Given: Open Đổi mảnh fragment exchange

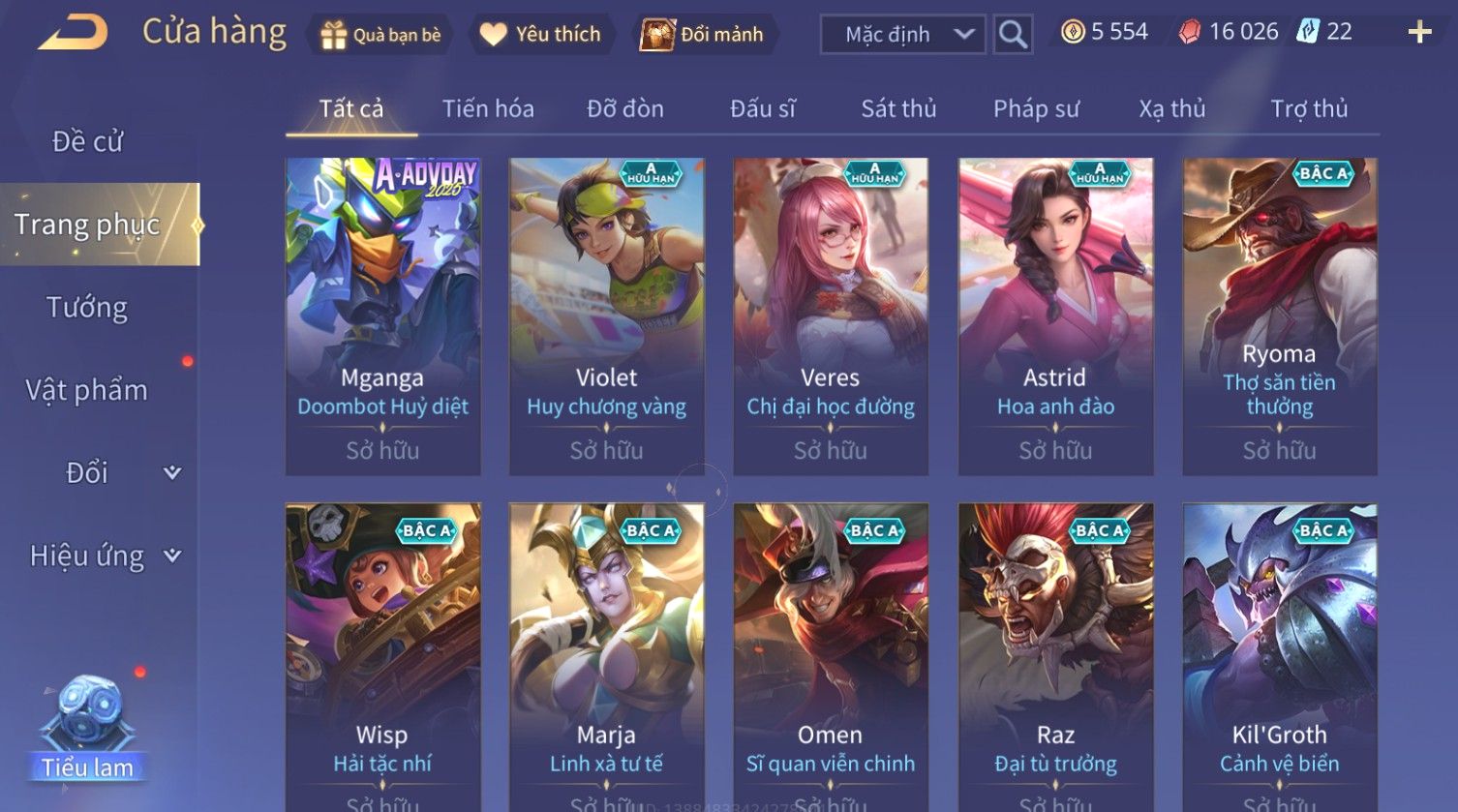Looking at the screenshot, I should [x=703, y=35].
